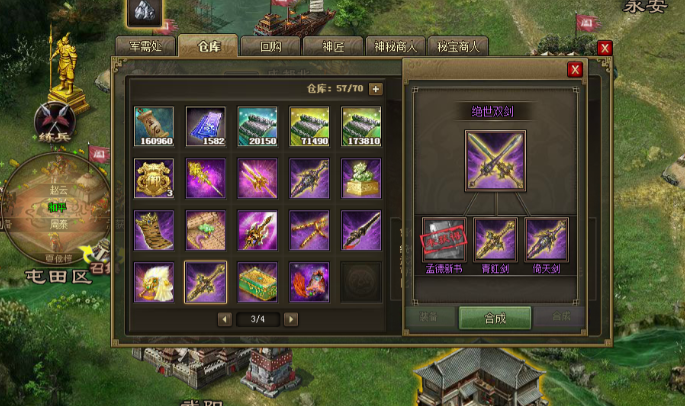The height and width of the screenshot is (406, 685).
Task: Select the scroll item with 160960 count
Action: pos(154,126)
